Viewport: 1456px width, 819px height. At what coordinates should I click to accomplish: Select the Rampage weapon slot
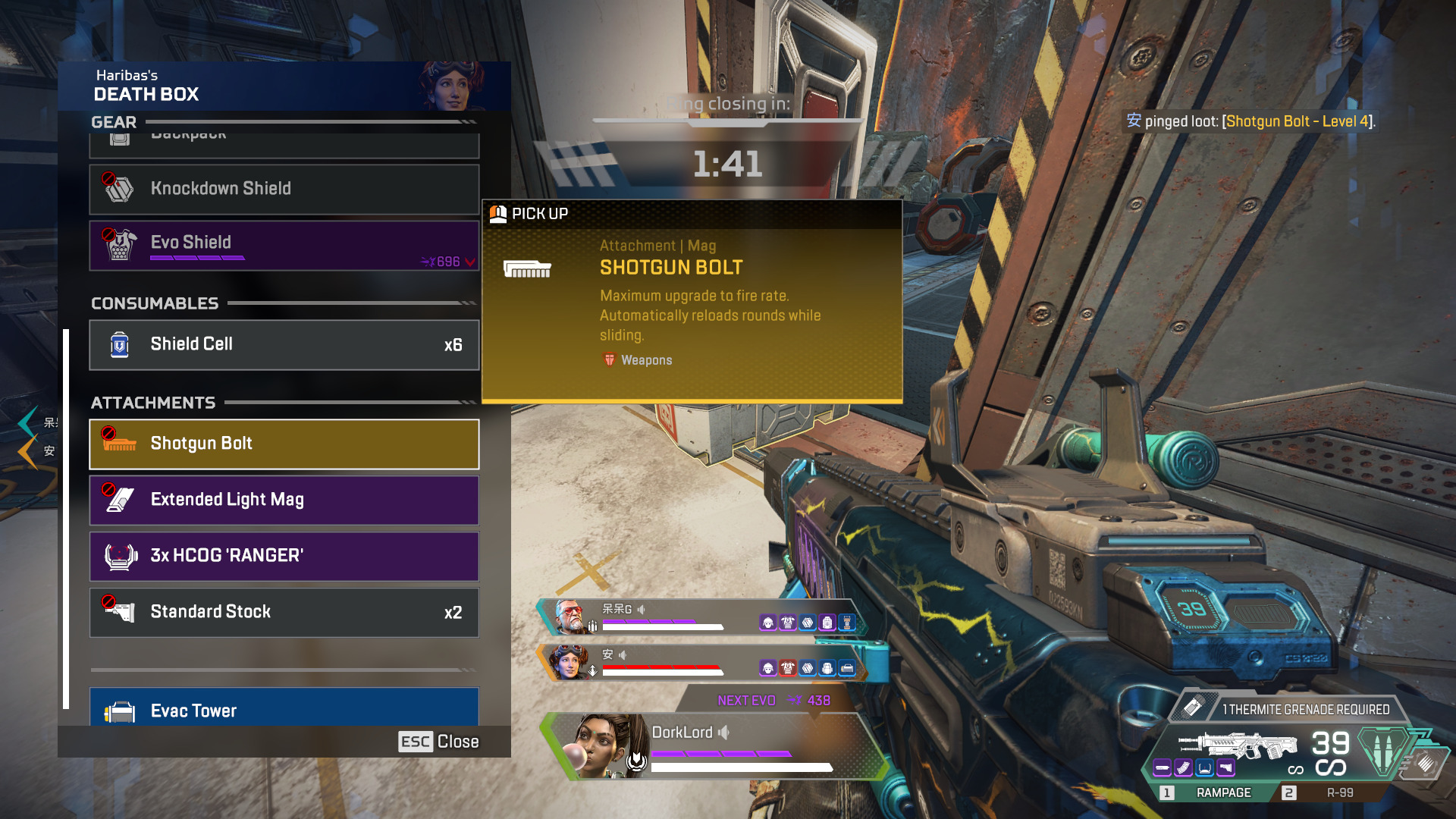(1212, 792)
